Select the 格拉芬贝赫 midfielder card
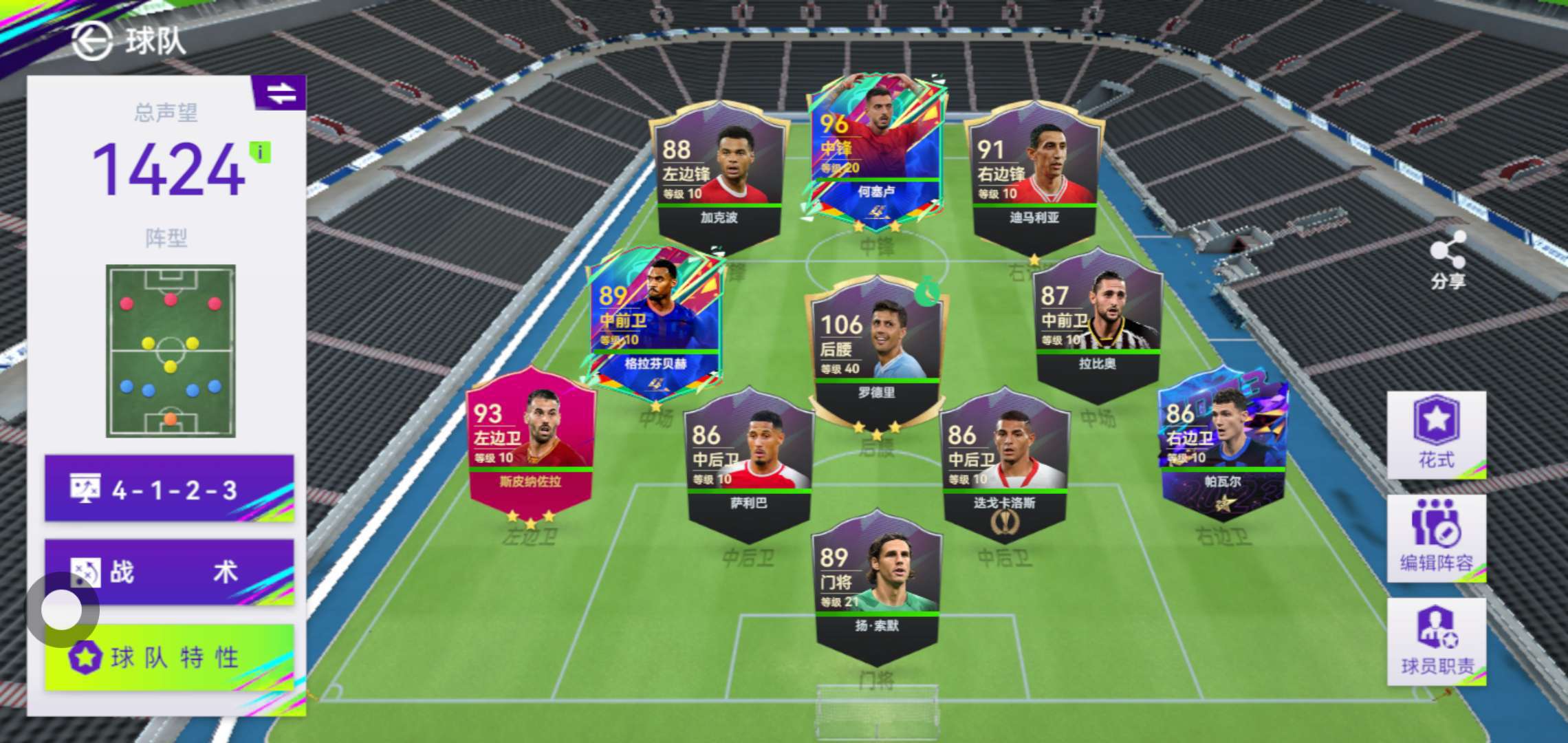 [x=655, y=320]
